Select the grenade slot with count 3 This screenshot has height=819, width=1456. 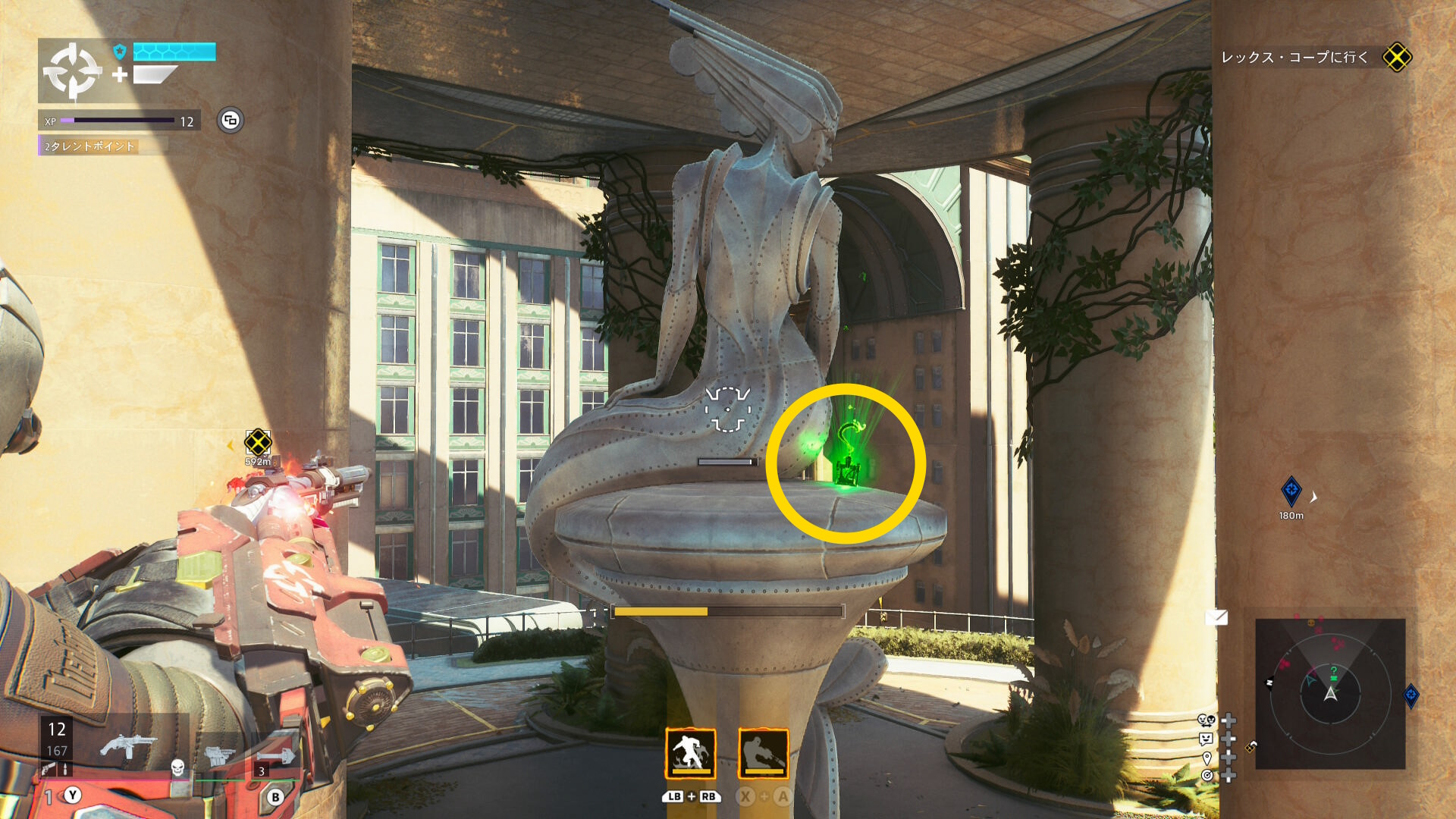click(x=275, y=758)
